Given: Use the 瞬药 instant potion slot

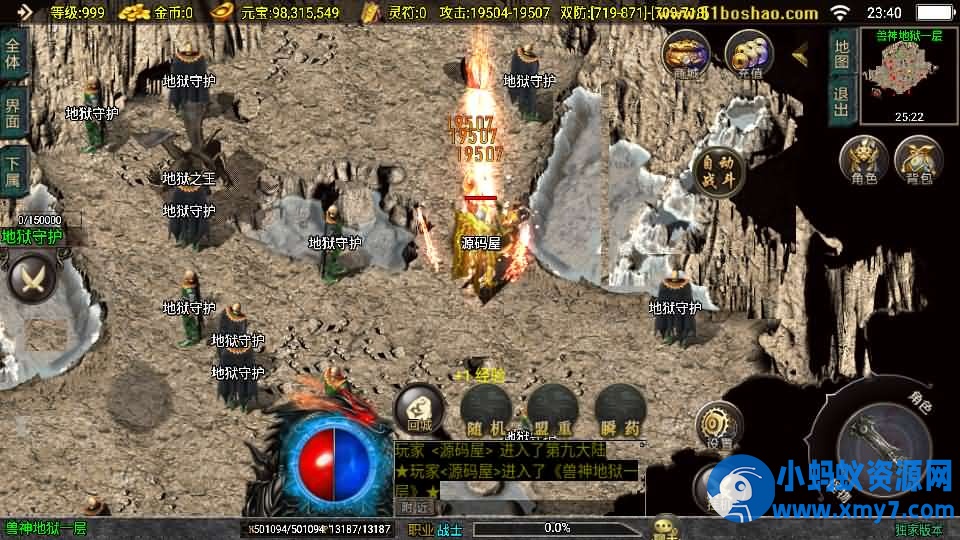Looking at the screenshot, I should pyautogui.click(x=618, y=411).
